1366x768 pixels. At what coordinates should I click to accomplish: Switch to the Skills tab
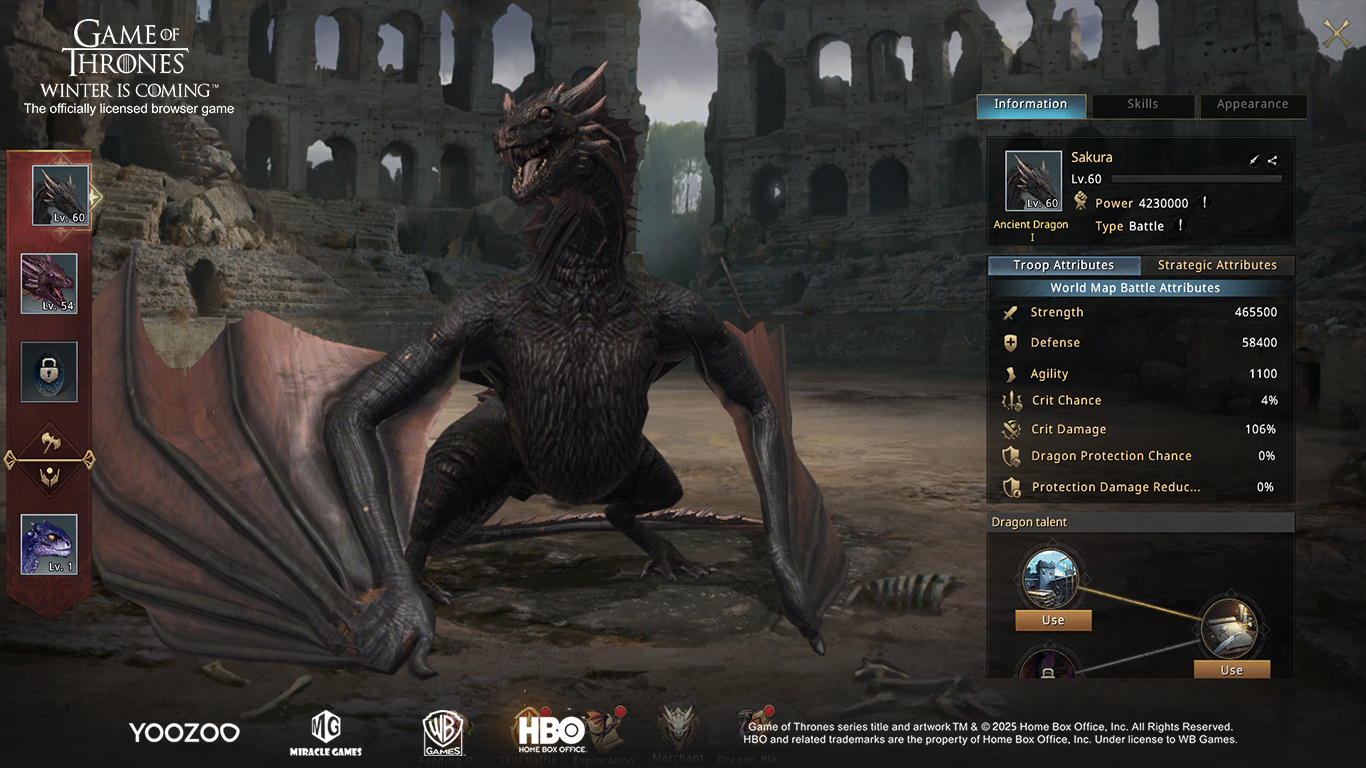tap(1143, 104)
